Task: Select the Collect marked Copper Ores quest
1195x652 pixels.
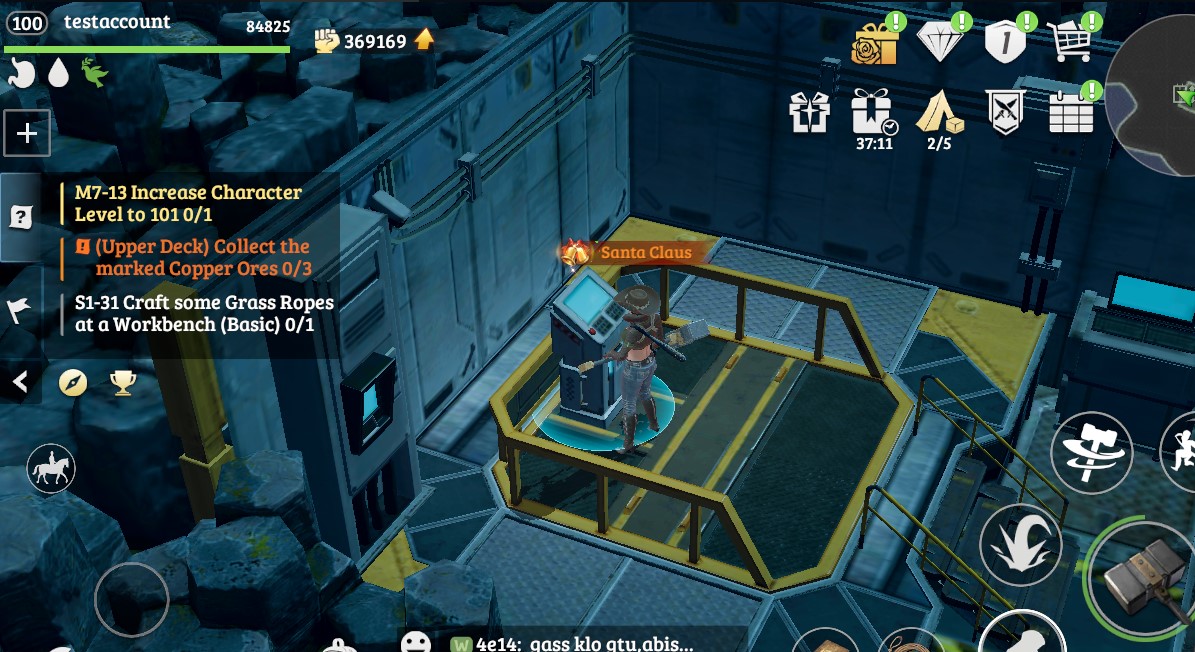Action: tap(202, 257)
